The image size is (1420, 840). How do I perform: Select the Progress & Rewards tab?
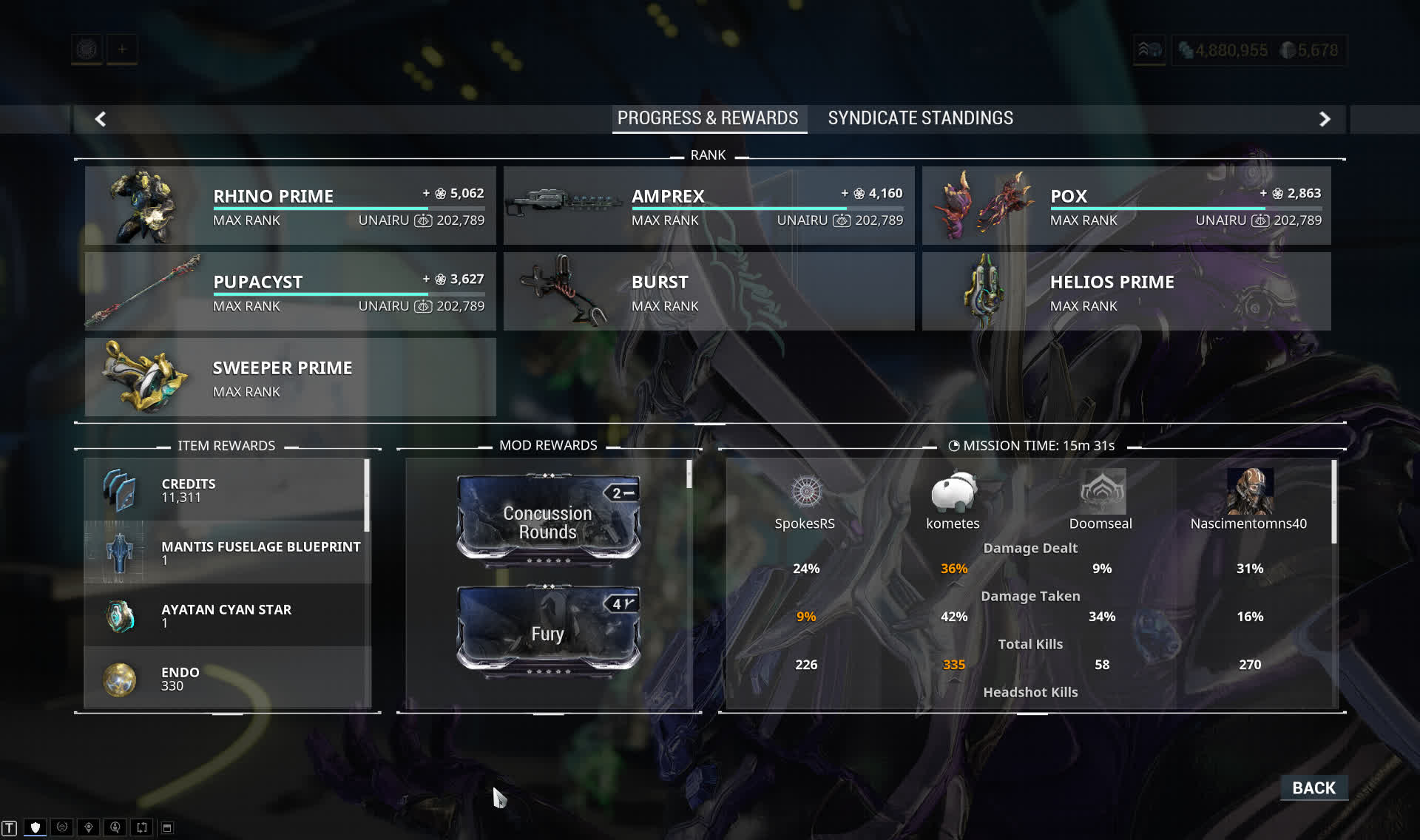(x=708, y=118)
